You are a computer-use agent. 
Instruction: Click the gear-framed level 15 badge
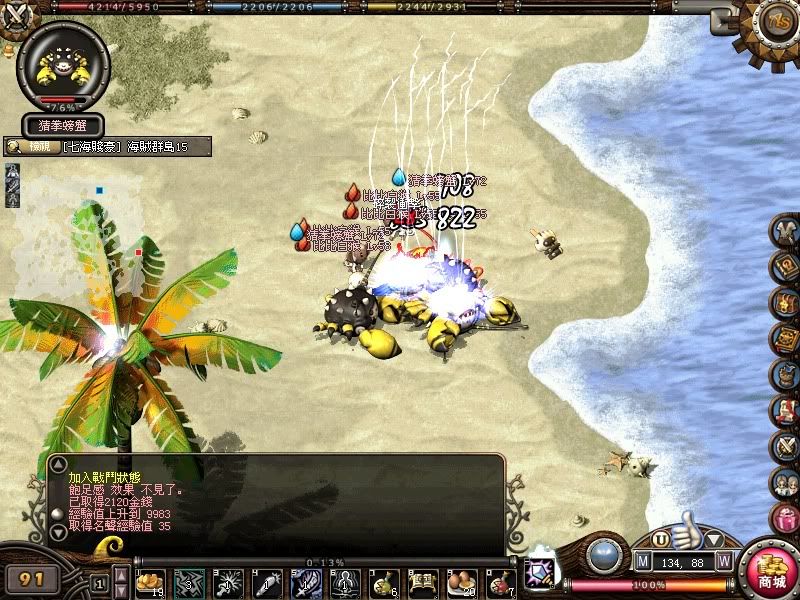pyautogui.click(x=778, y=22)
